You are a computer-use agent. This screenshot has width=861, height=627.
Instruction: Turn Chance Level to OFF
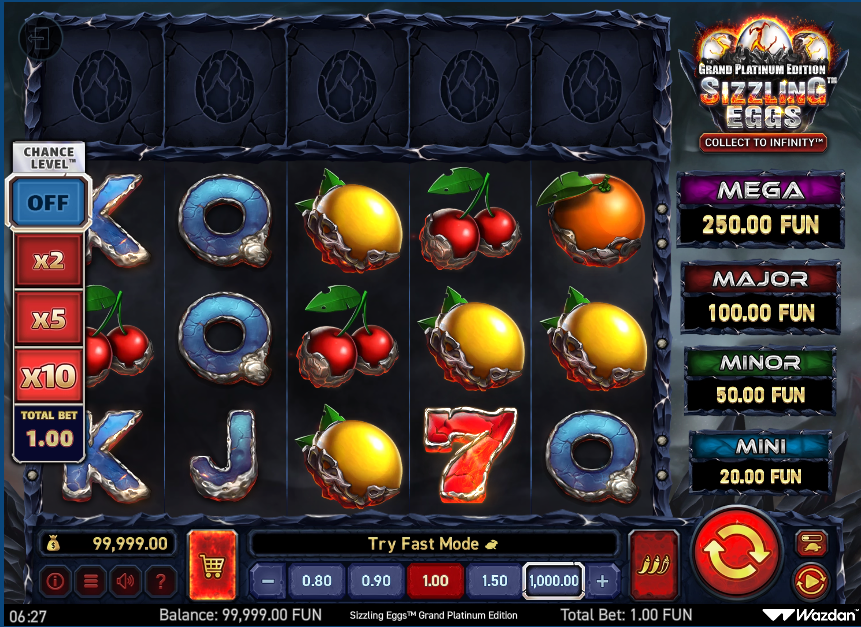click(x=48, y=202)
